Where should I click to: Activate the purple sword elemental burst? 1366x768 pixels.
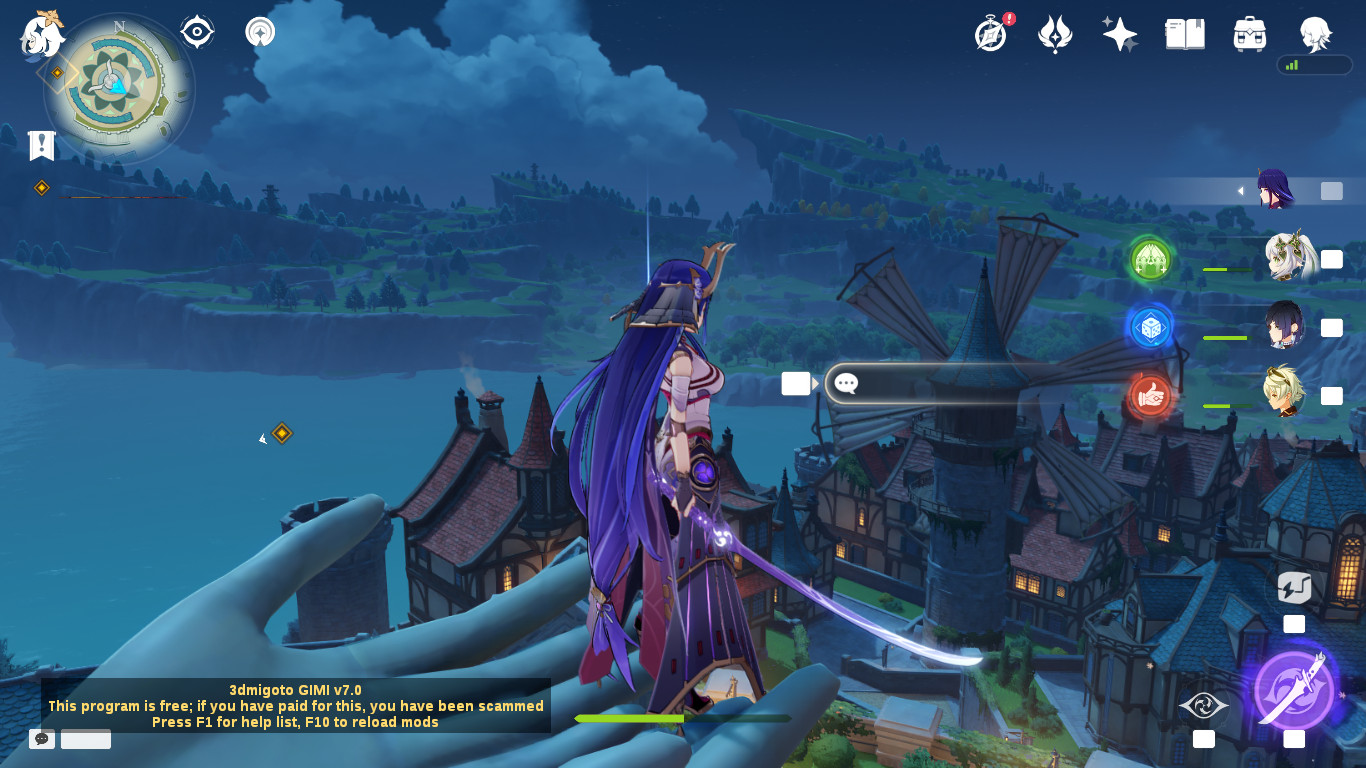(1294, 689)
